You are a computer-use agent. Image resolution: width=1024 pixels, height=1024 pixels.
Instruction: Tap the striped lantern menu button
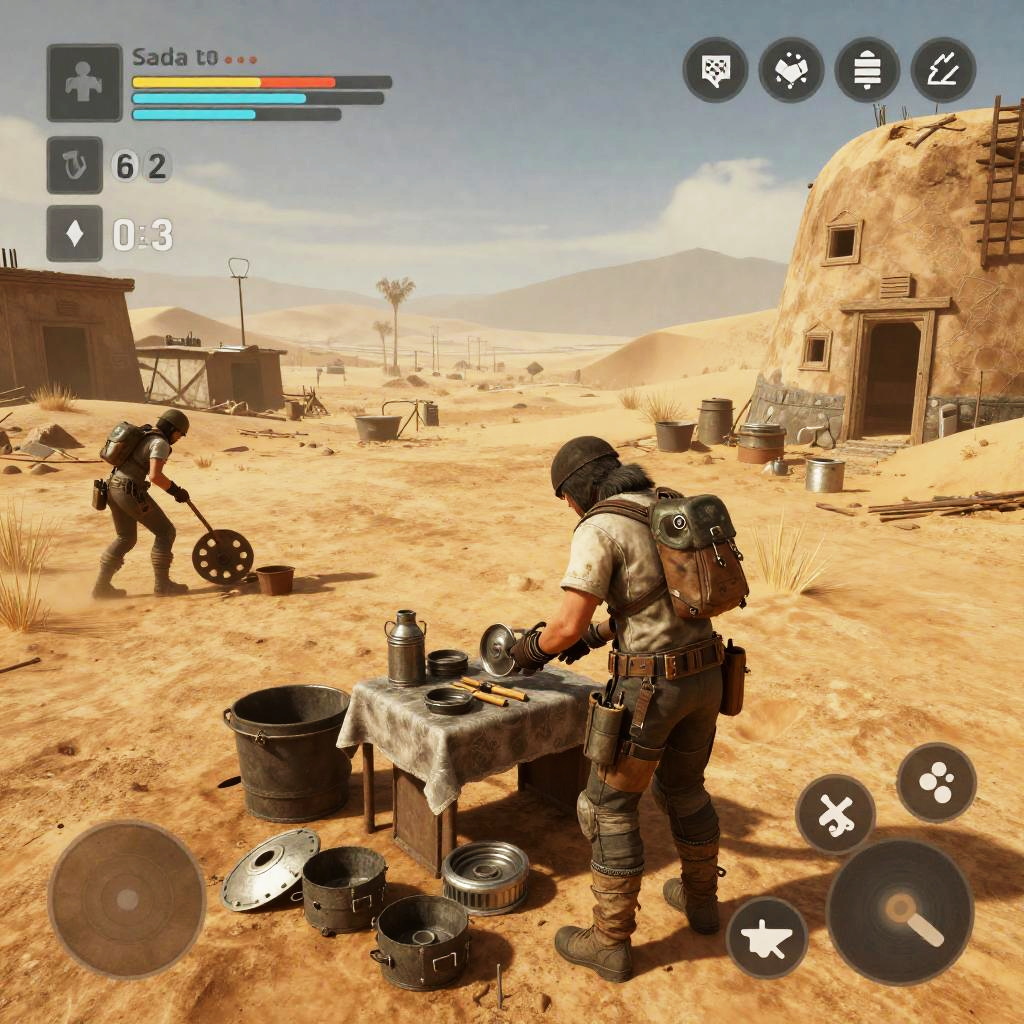coord(867,70)
